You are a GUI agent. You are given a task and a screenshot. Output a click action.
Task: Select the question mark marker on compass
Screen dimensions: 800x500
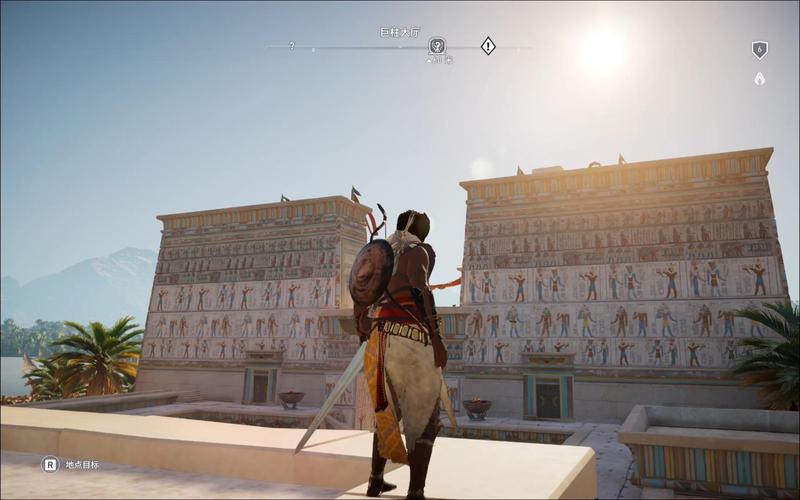click(292, 46)
